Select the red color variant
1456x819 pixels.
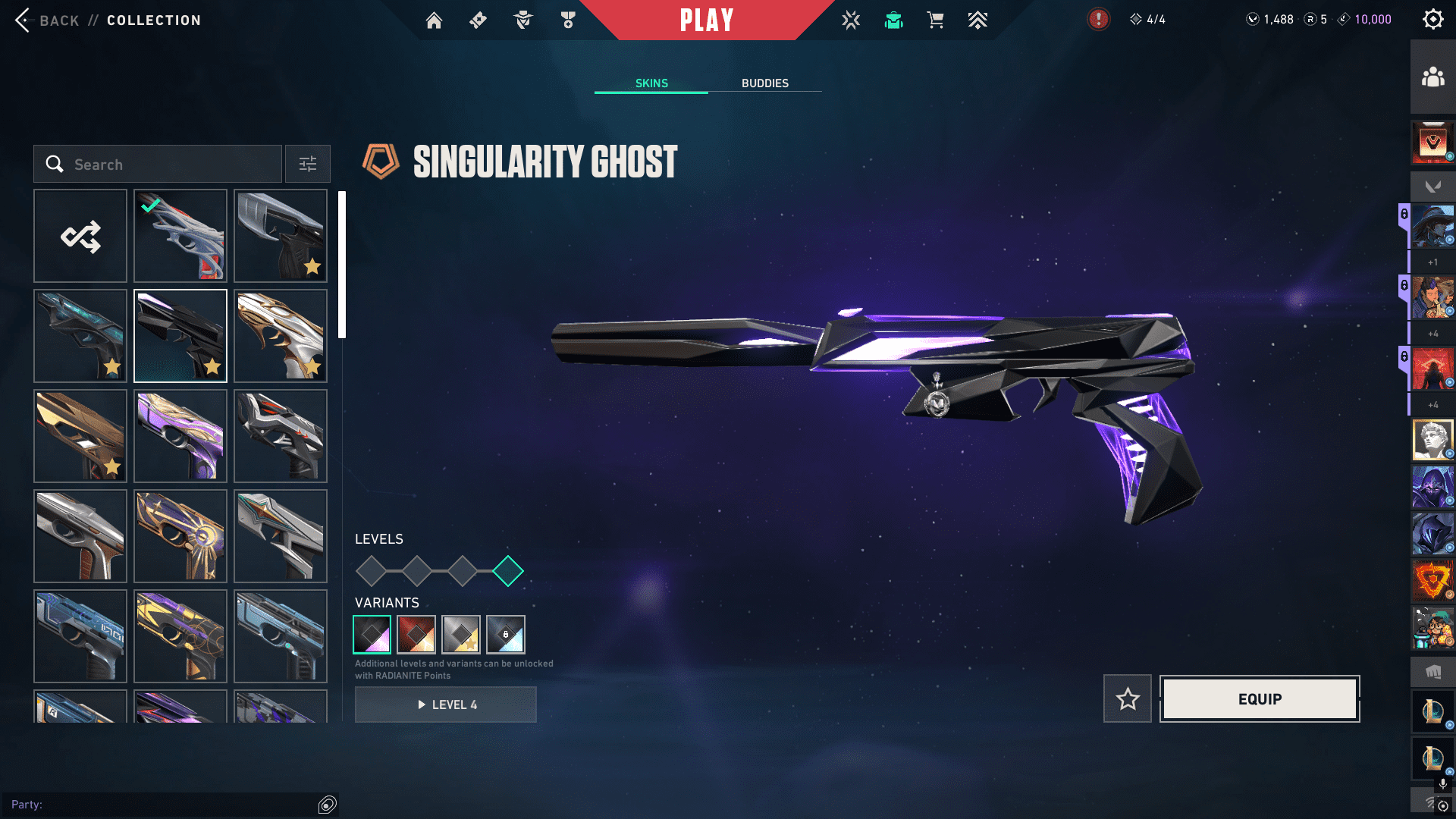click(x=416, y=635)
